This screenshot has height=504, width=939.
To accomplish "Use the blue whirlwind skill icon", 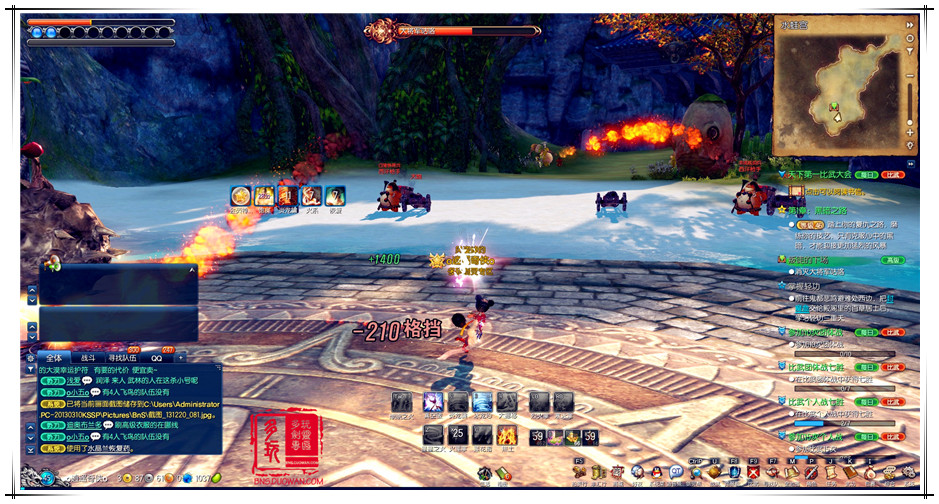I will pos(482,402).
